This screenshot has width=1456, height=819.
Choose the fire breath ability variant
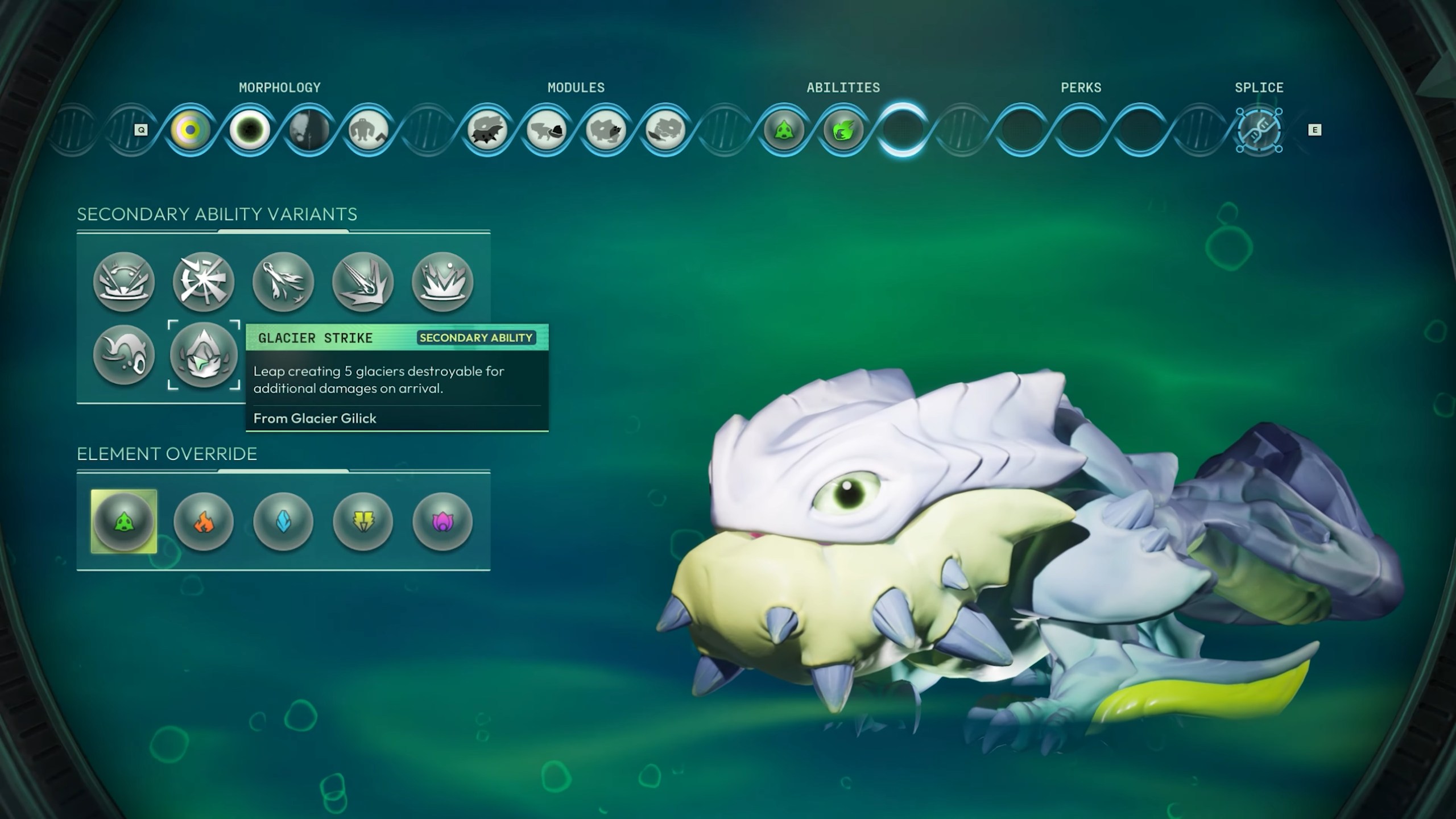point(283,282)
